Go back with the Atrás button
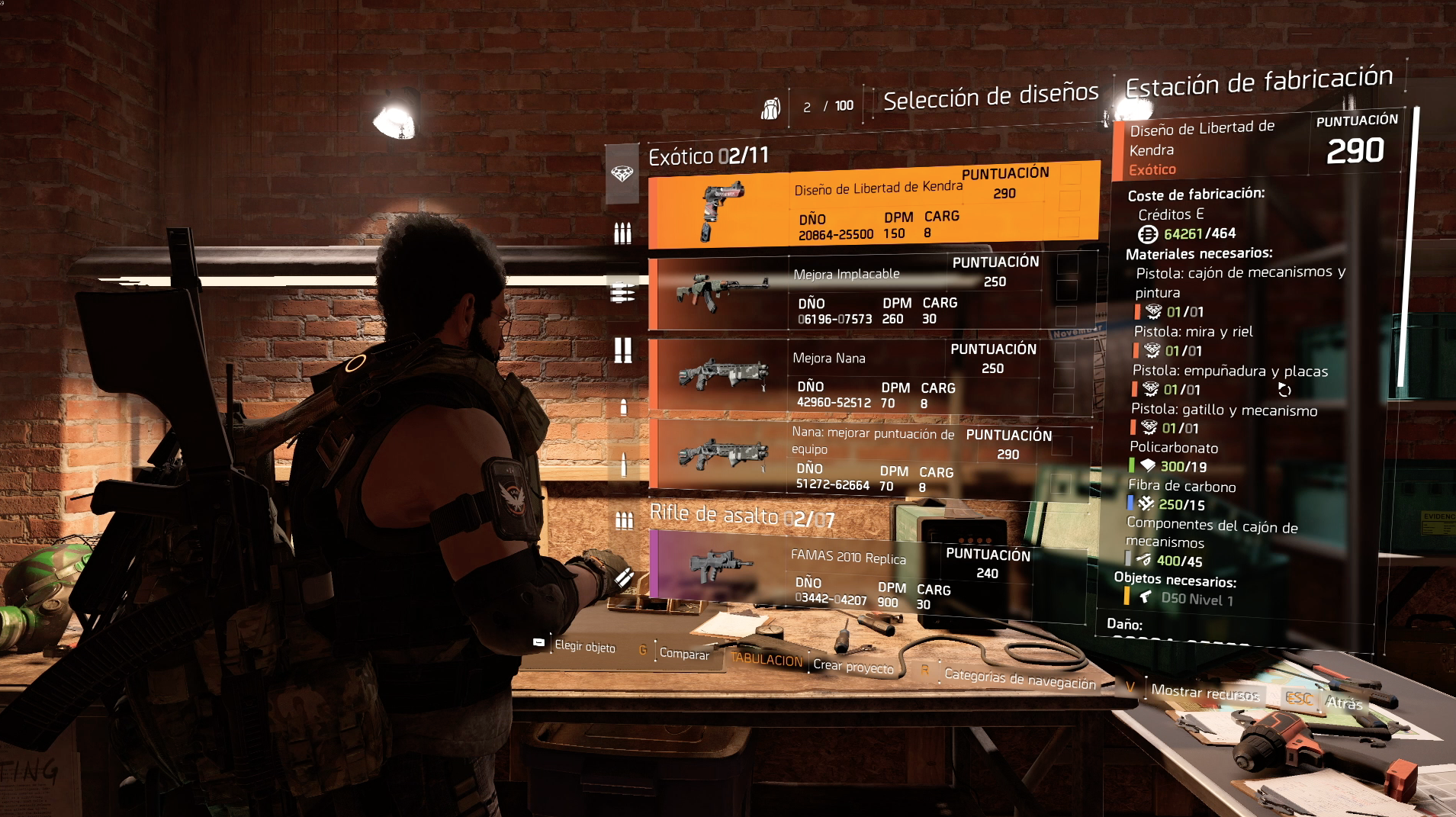 (x=1343, y=703)
